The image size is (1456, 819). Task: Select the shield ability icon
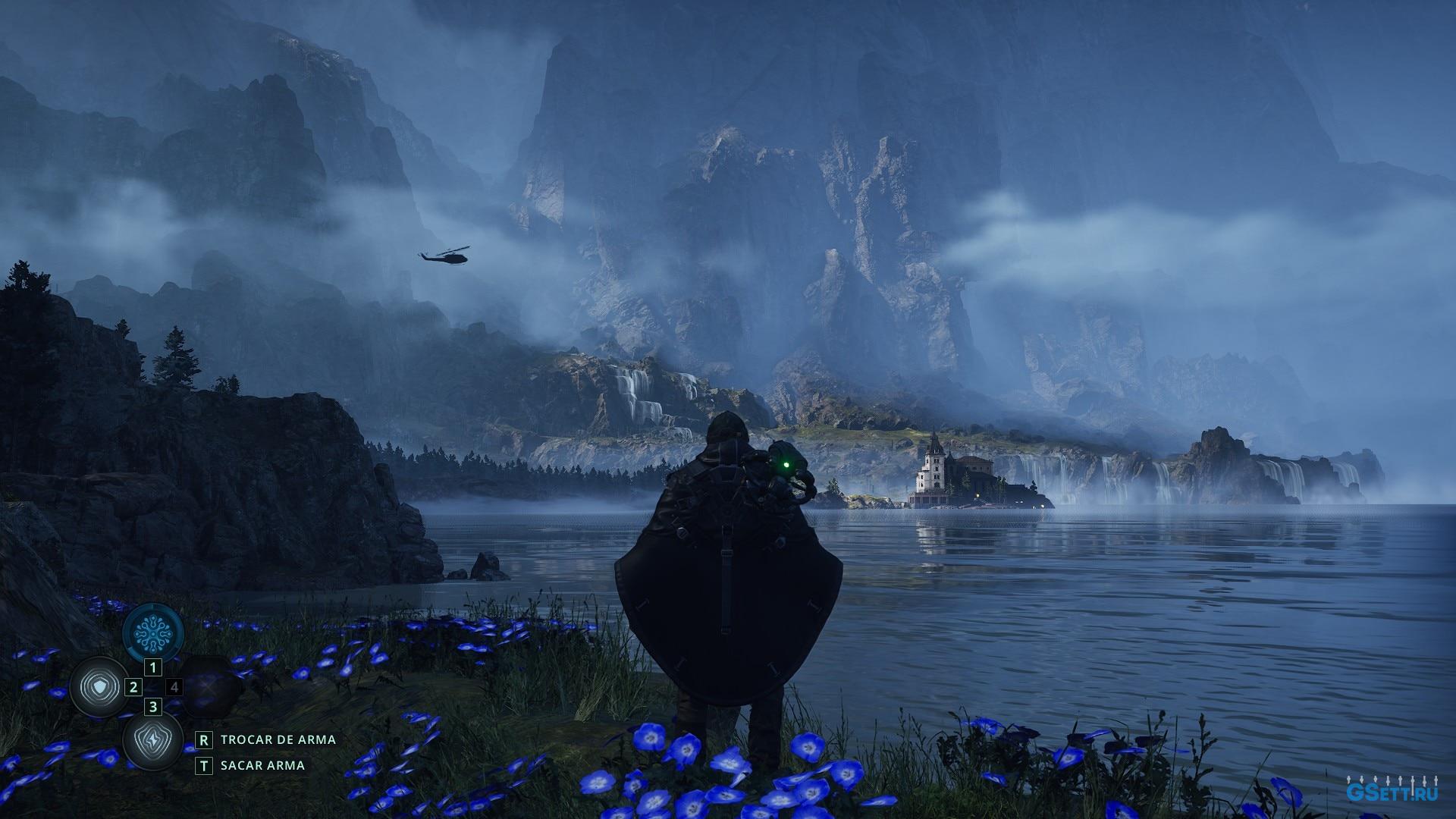click(x=99, y=687)
